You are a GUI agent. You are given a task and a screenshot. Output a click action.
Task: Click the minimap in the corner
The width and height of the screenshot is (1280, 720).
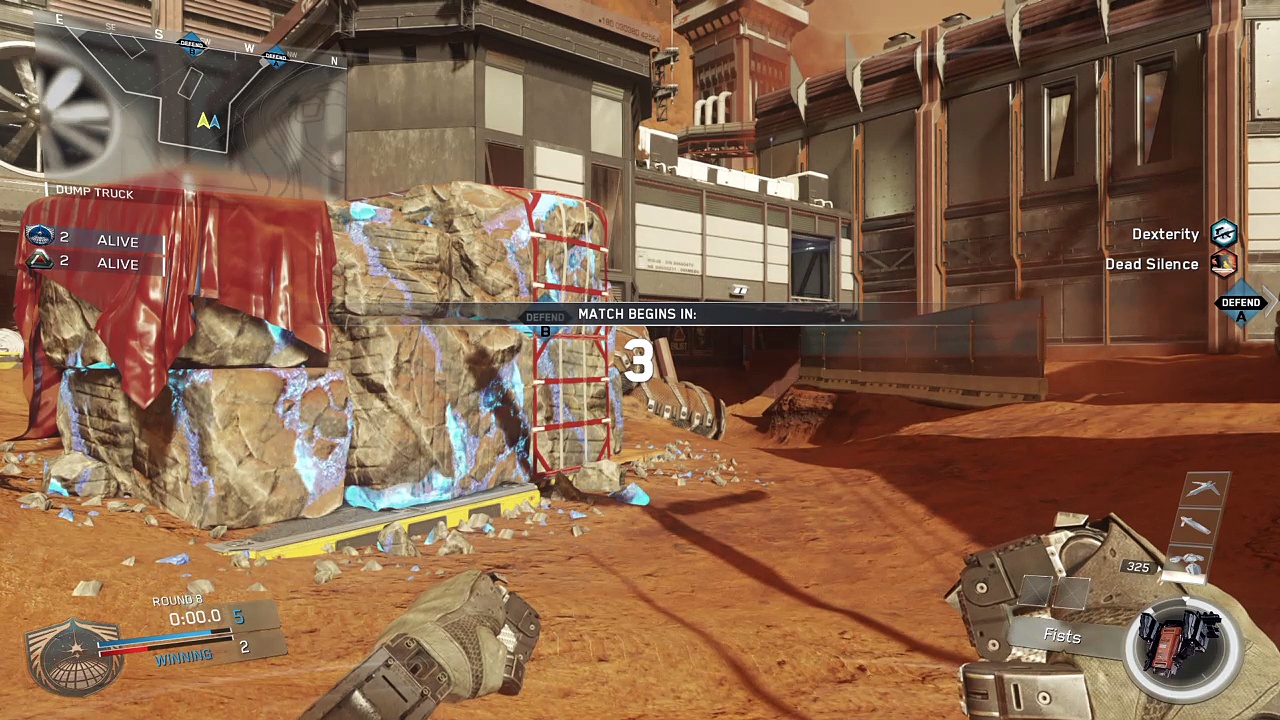(190, 100)
